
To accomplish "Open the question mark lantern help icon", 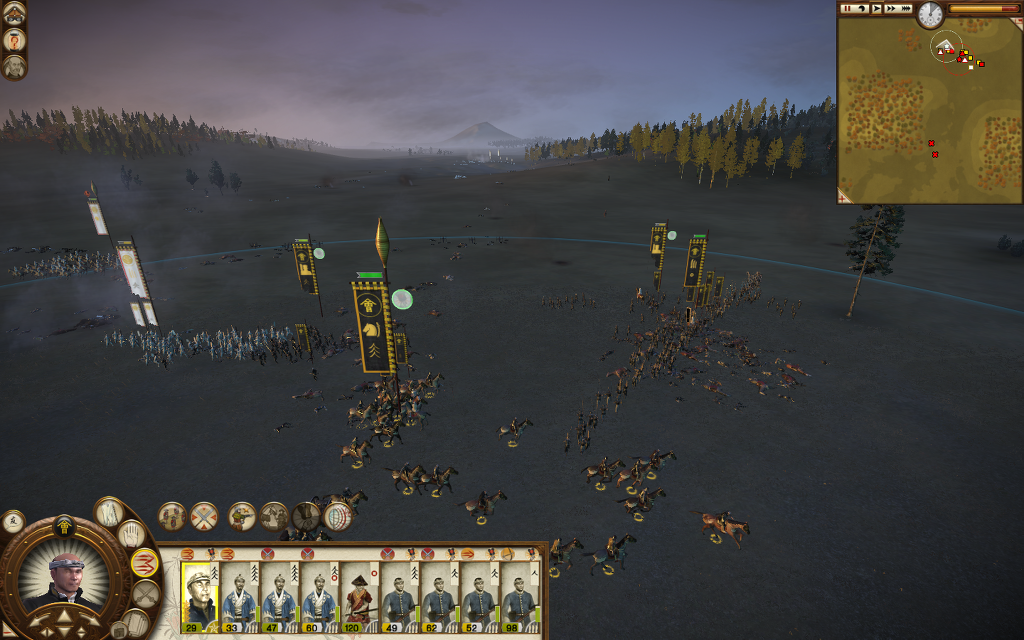I will [14, 40].
